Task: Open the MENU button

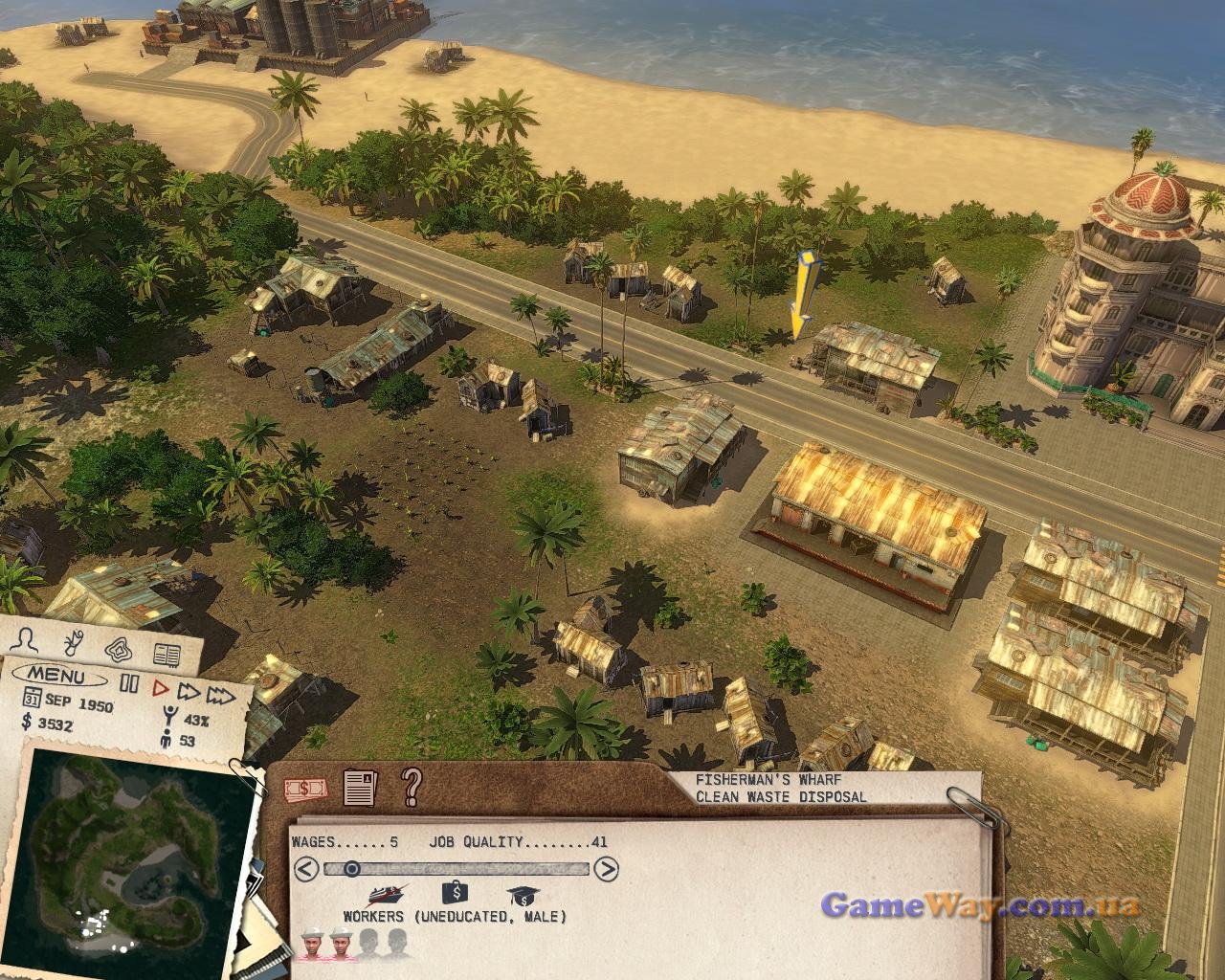Action: point(56,678)
